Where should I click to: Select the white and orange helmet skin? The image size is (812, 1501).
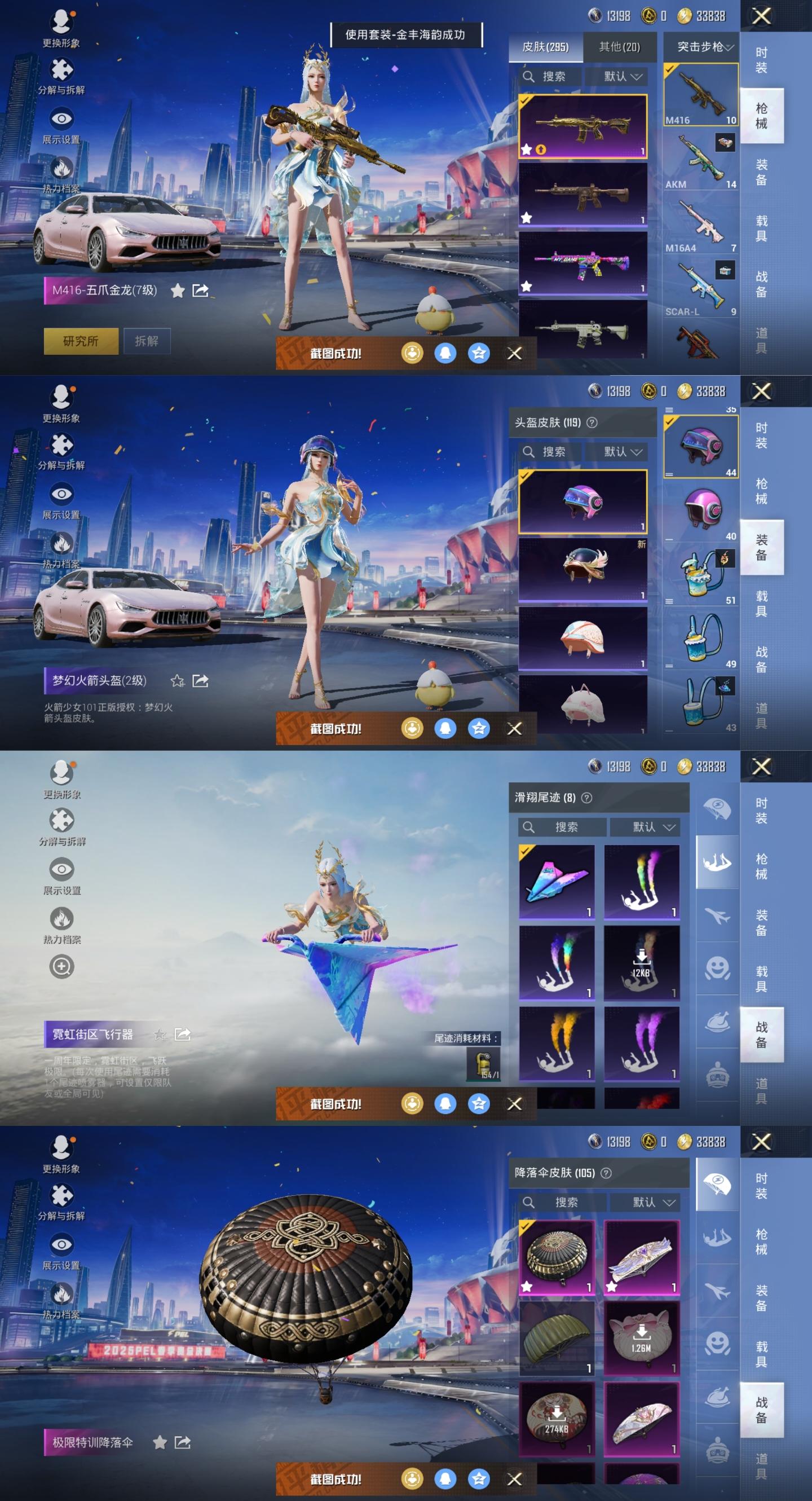[582, 637]
